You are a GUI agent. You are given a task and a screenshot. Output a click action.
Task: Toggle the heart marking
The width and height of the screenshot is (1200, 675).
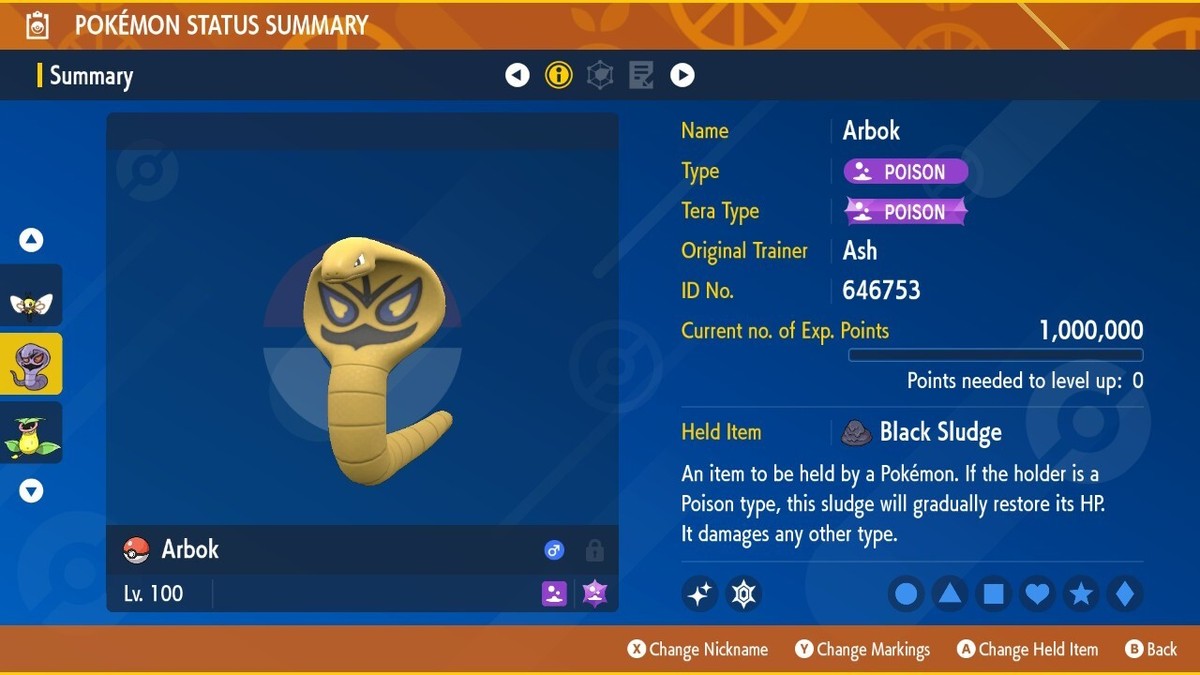pyautogui.click(x=1037, y=594)
